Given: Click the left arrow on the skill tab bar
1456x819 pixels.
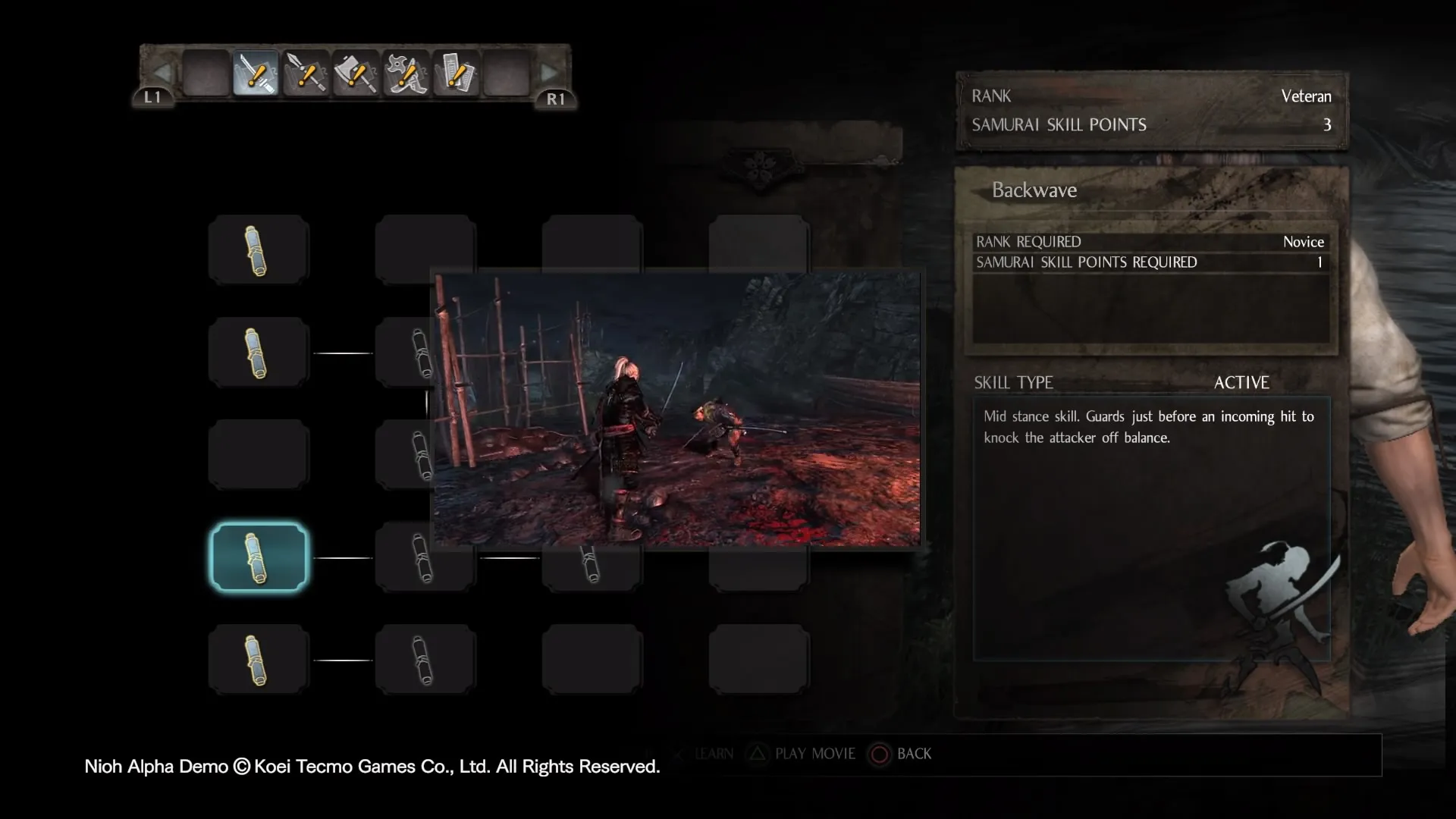Looking at the screenshot, I should pos(161,73).
